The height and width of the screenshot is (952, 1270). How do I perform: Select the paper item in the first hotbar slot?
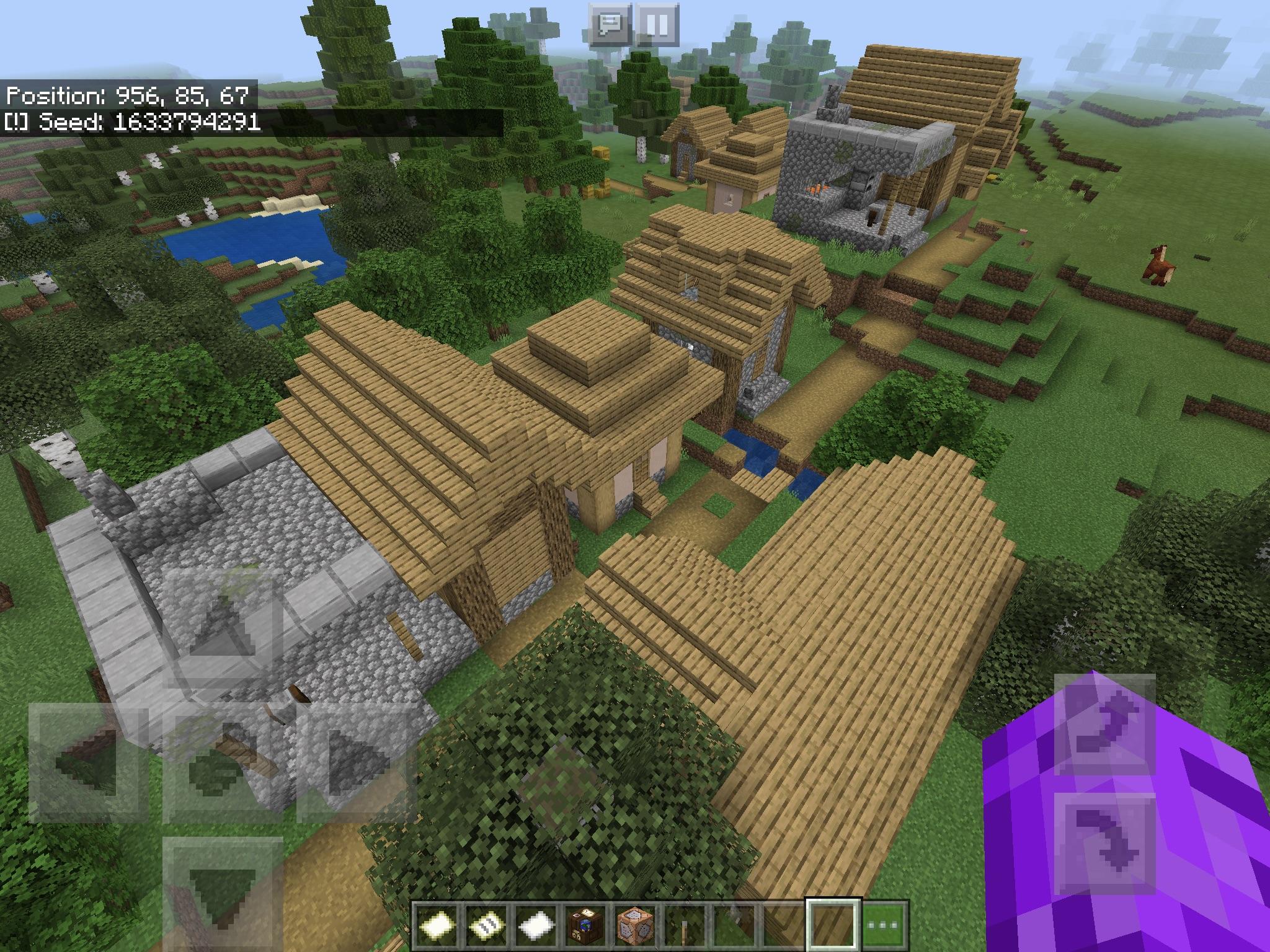point(435,925)
